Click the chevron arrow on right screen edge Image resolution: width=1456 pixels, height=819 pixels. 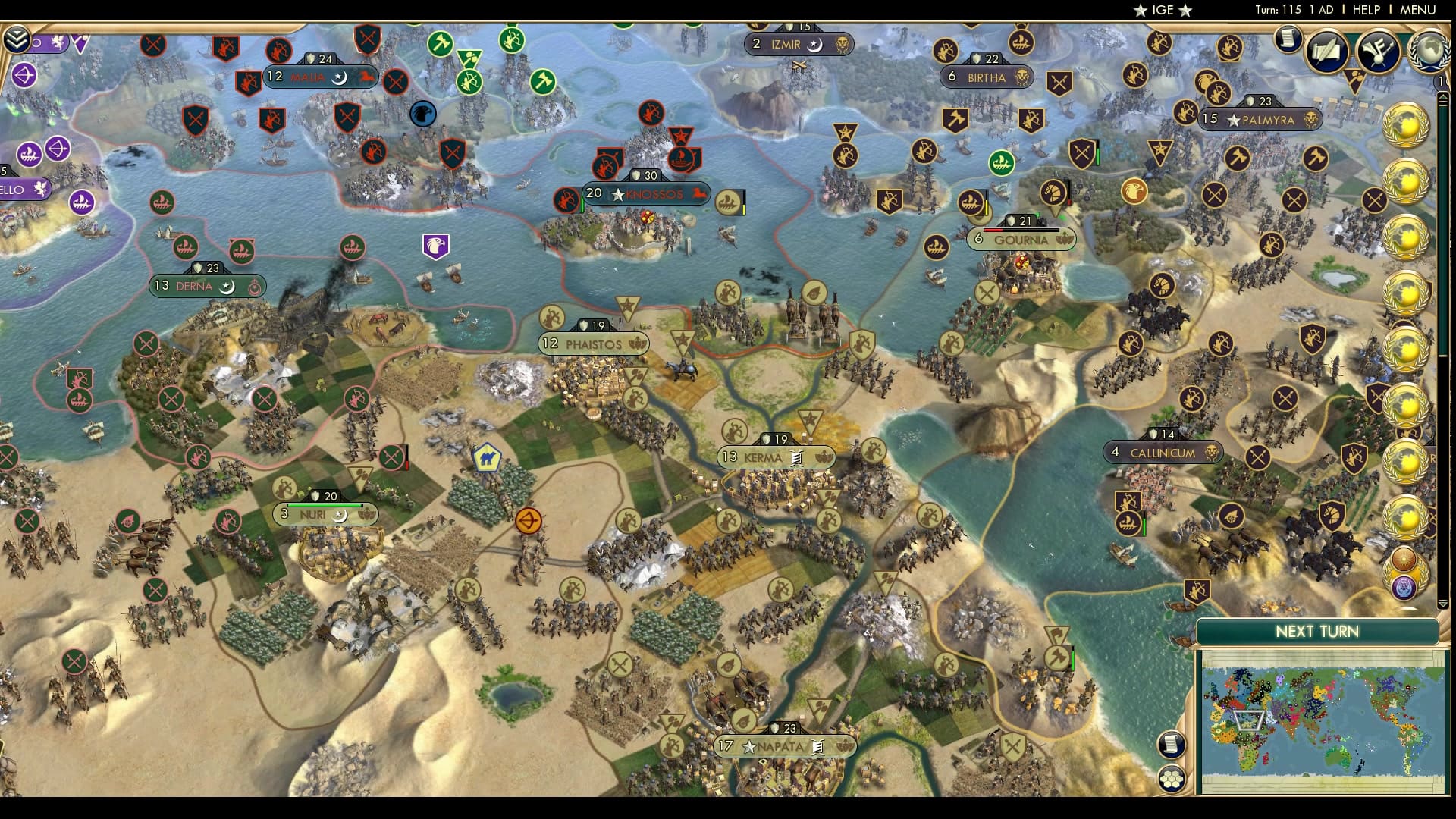point(1445,98)
